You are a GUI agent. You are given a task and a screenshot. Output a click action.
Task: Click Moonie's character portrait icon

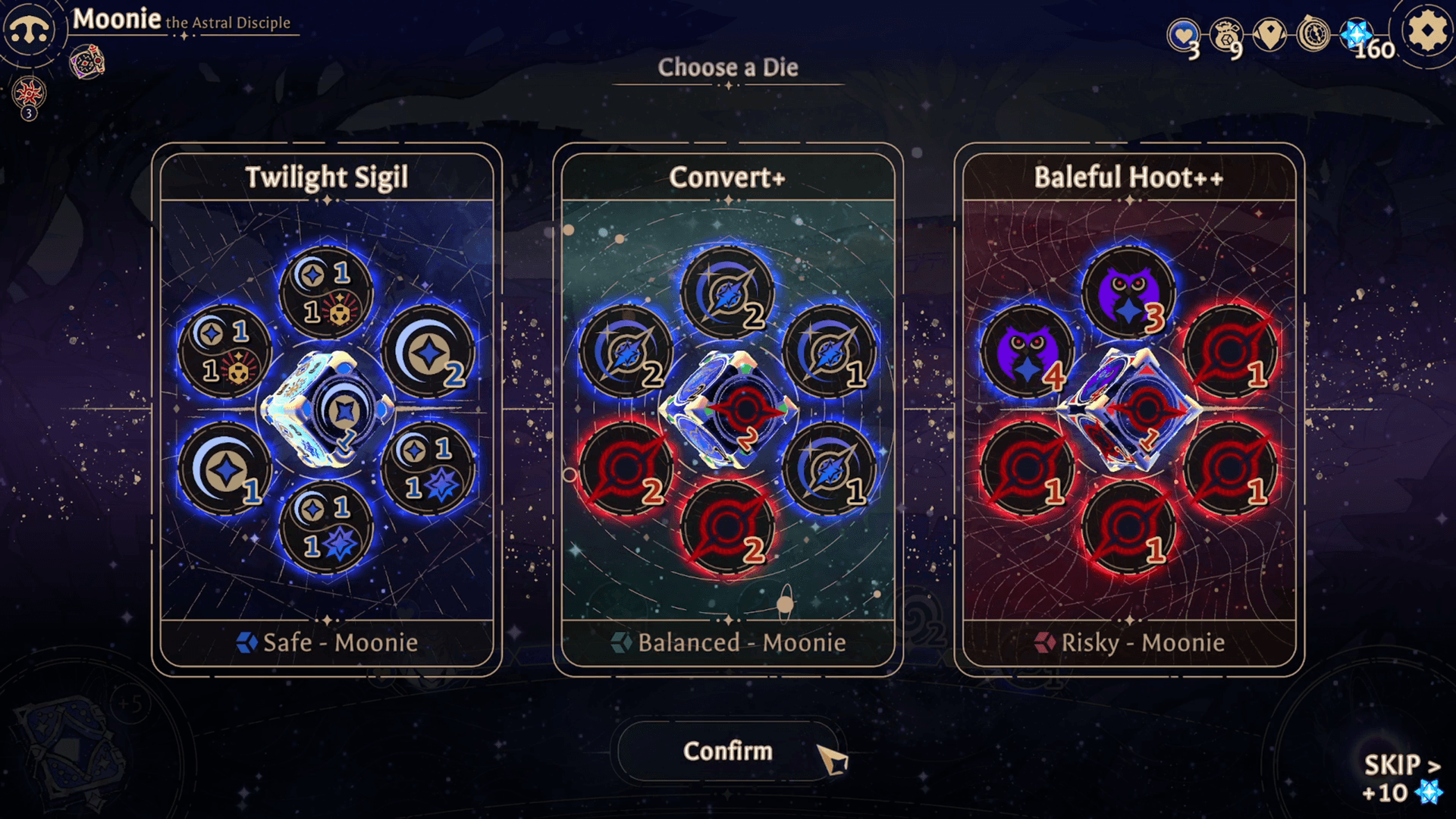pyautogui.click(x=30, y=30)
